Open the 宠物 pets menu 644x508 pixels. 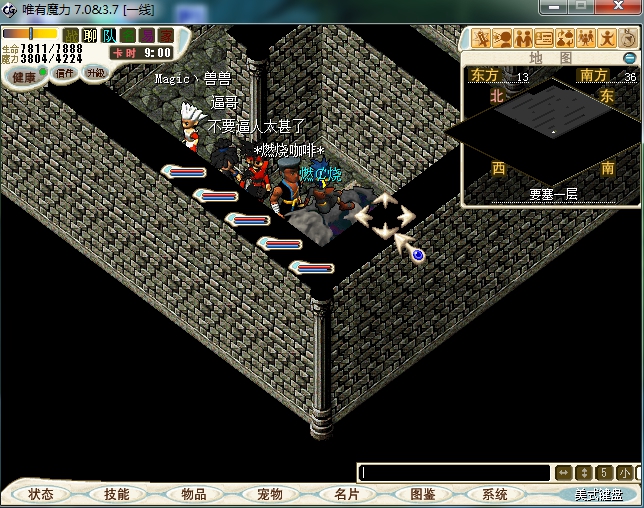[269, 494]
